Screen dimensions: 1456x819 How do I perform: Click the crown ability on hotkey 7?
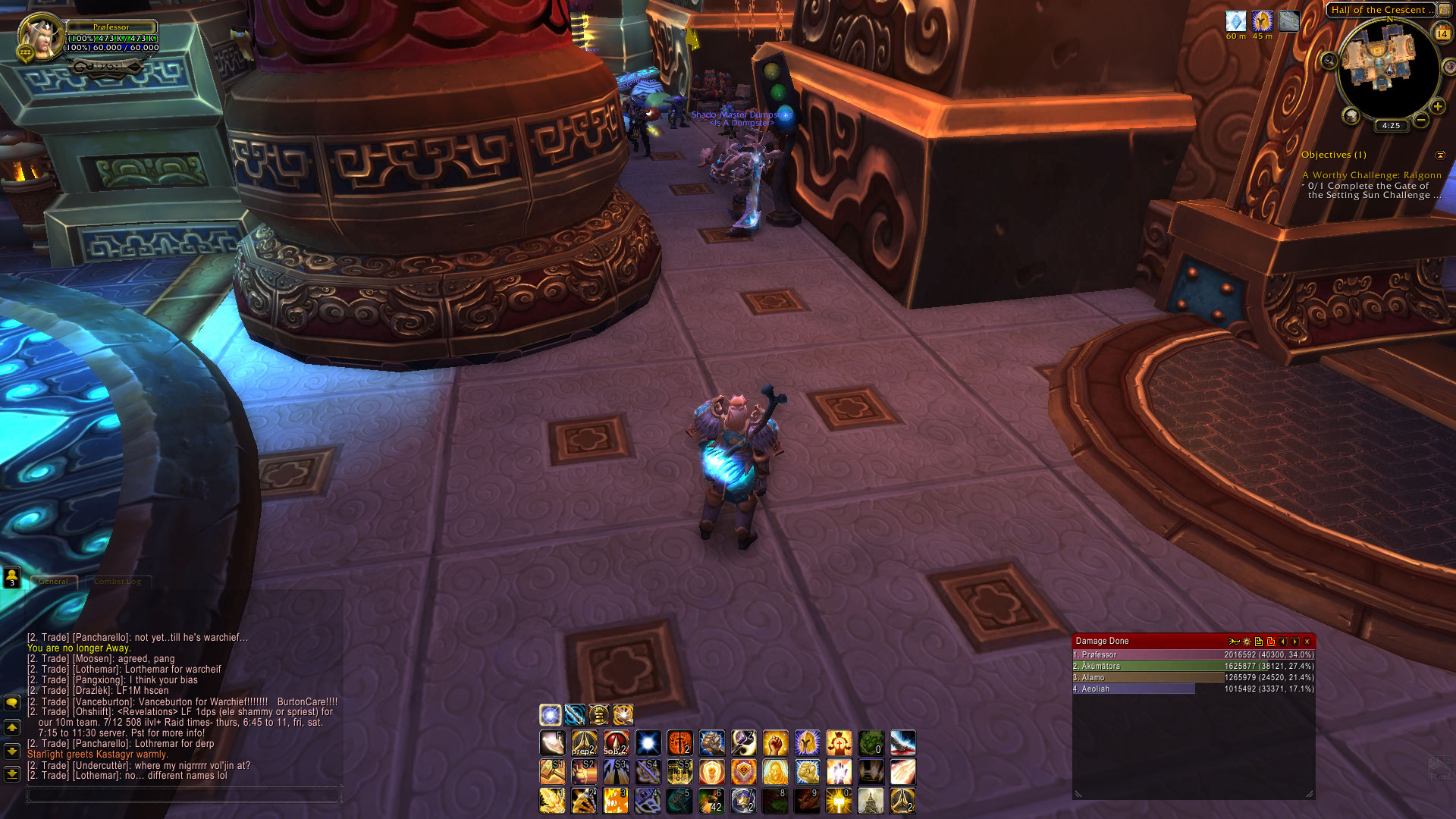click(743, 801)
